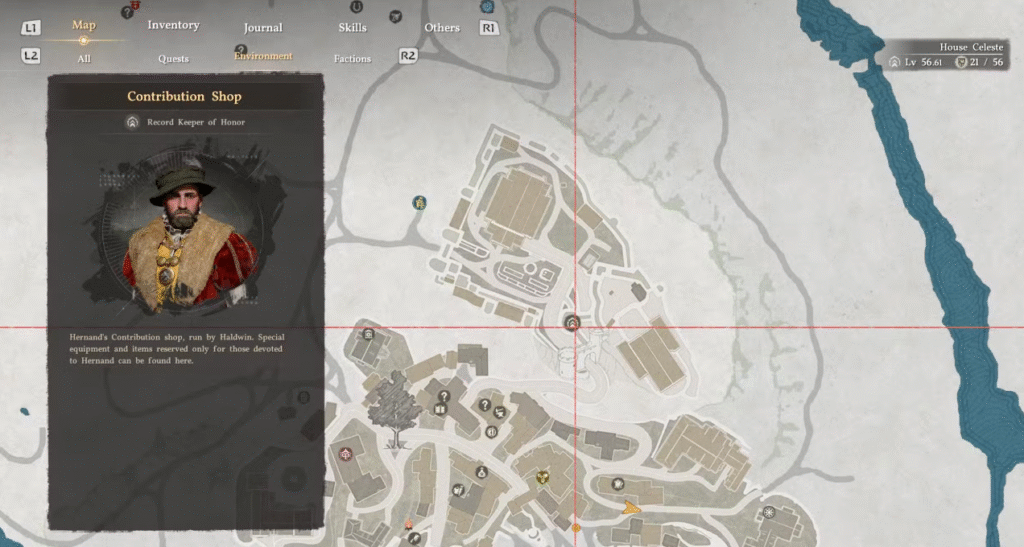
Task: Go to the Skills tab
Action: [352, 27]
